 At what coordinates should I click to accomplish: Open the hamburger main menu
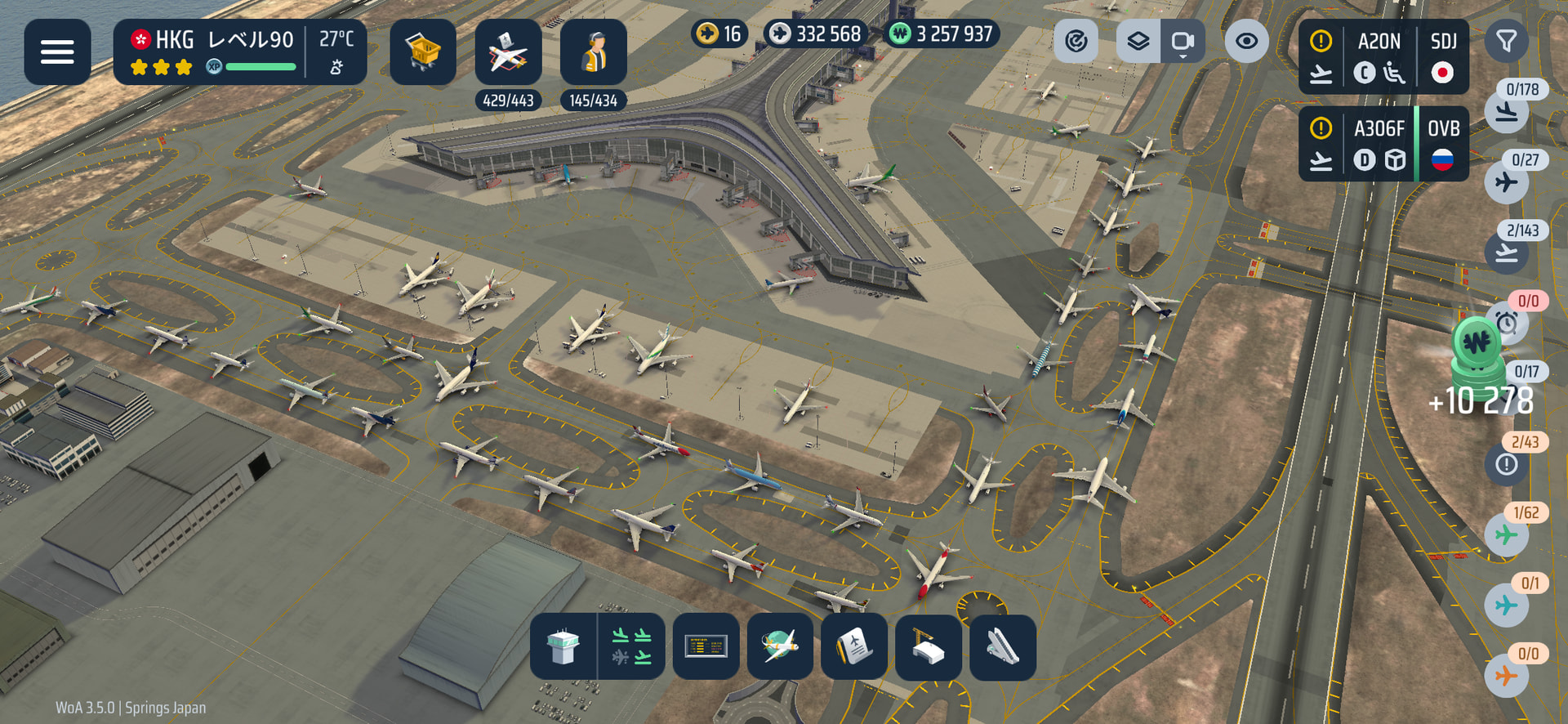tap(57, 52)
